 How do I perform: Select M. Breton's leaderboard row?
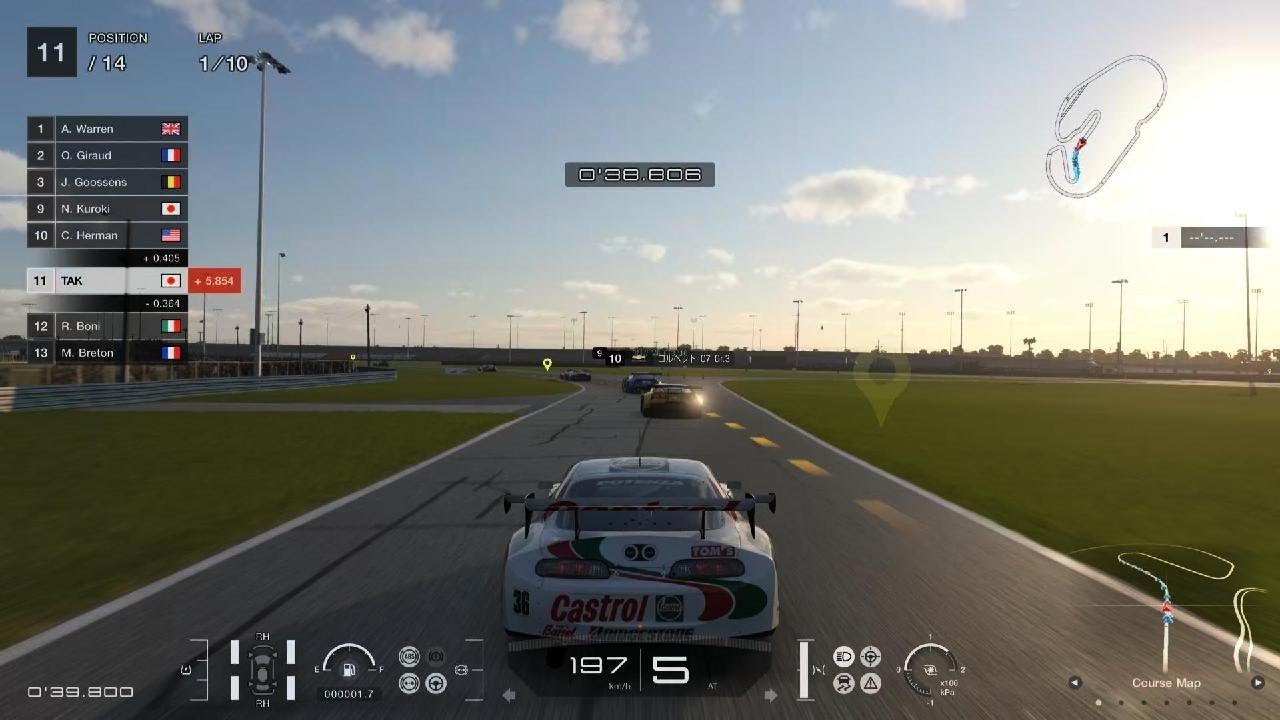107,352
